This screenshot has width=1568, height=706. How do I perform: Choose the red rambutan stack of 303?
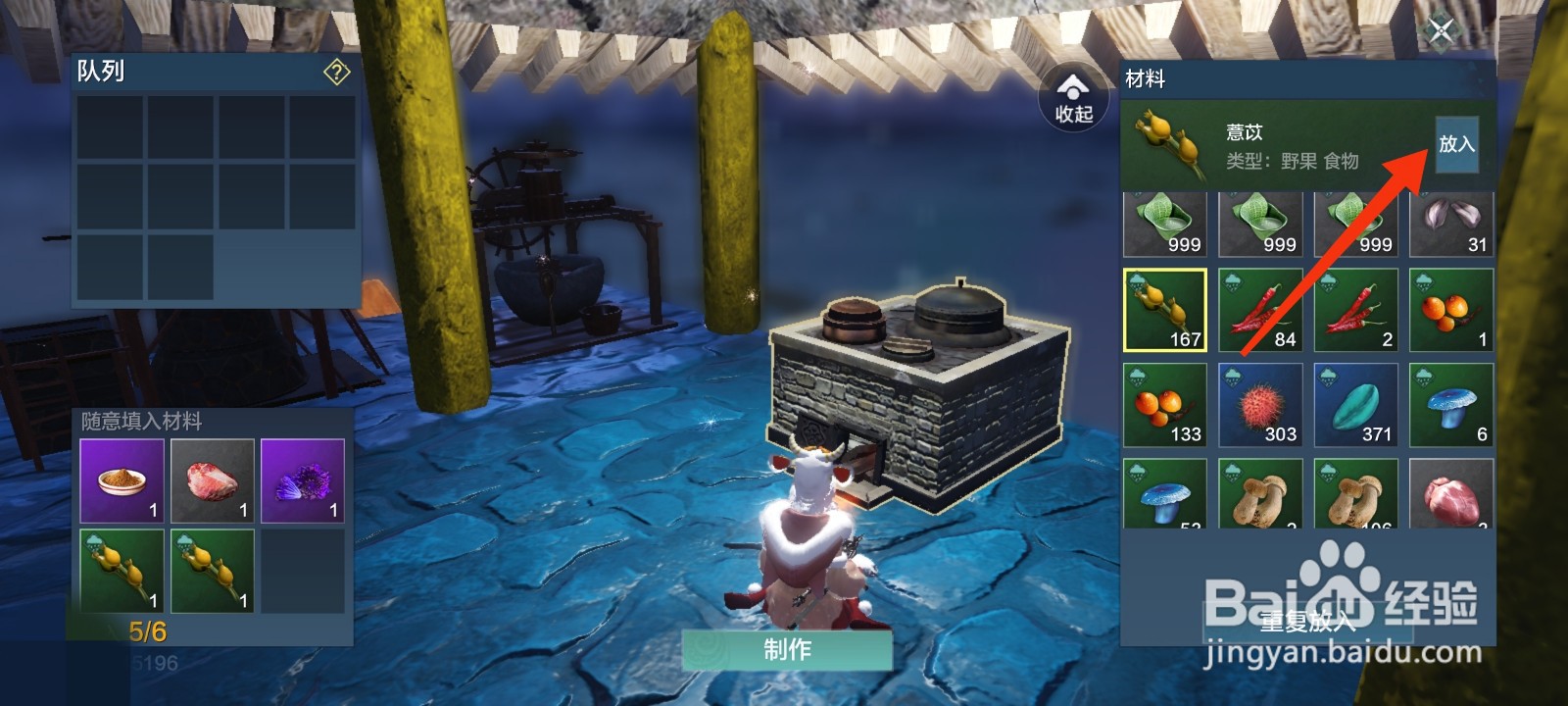click(1260, 405)
